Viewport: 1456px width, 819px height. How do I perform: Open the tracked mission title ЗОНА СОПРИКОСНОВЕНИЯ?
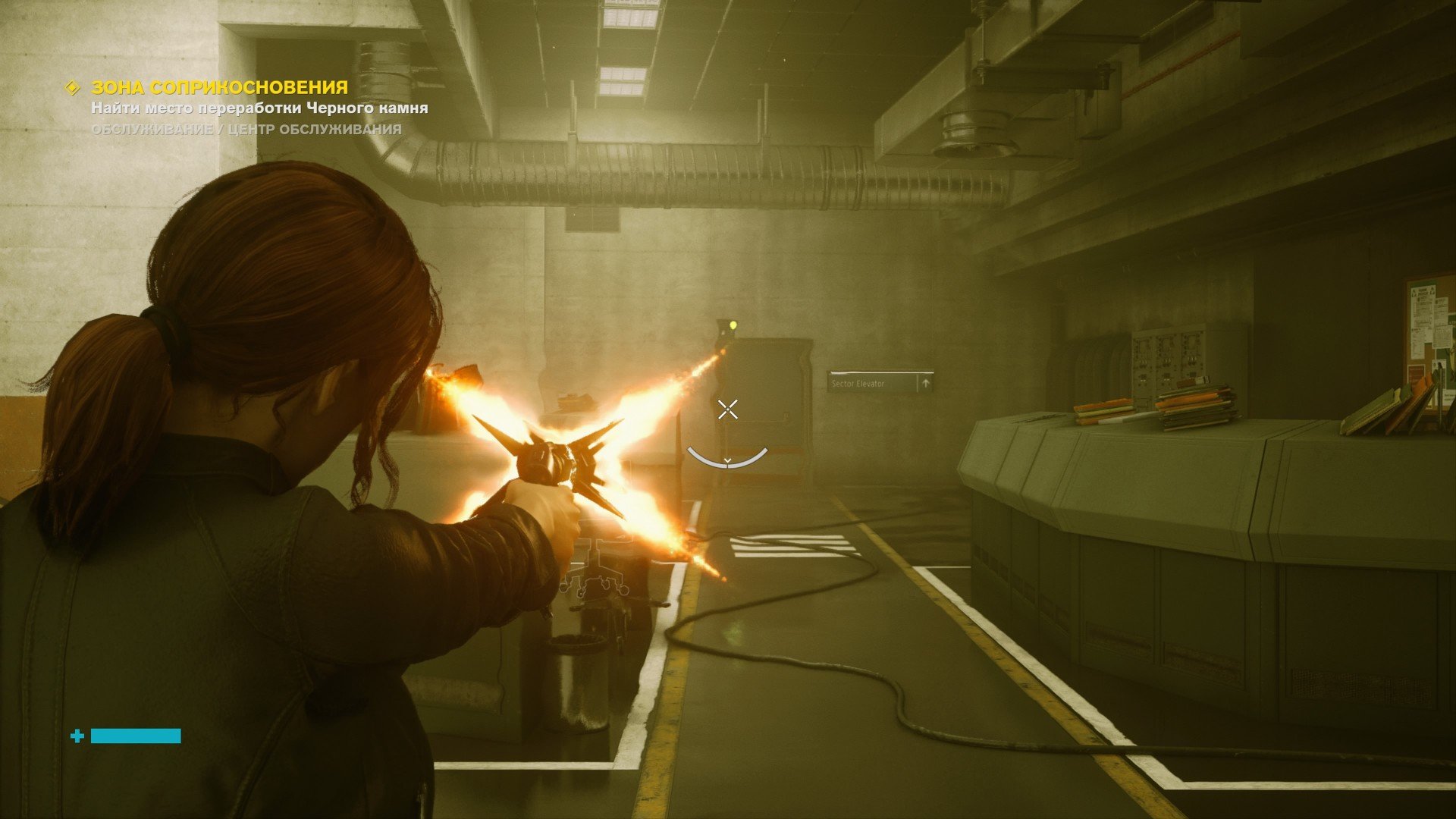pos(219,88)
